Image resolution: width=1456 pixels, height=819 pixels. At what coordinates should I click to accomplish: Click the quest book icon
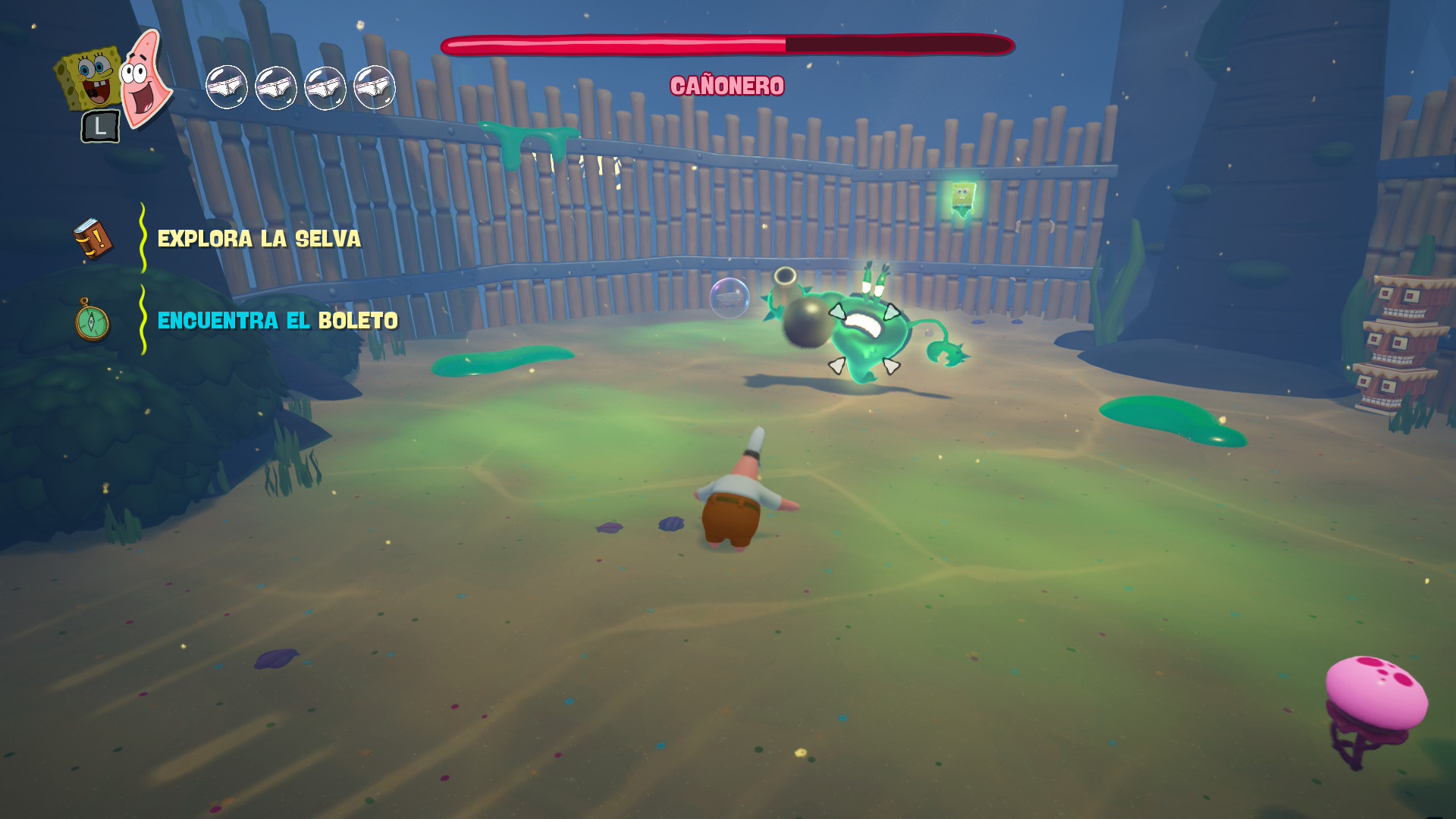tap(93, 239)
